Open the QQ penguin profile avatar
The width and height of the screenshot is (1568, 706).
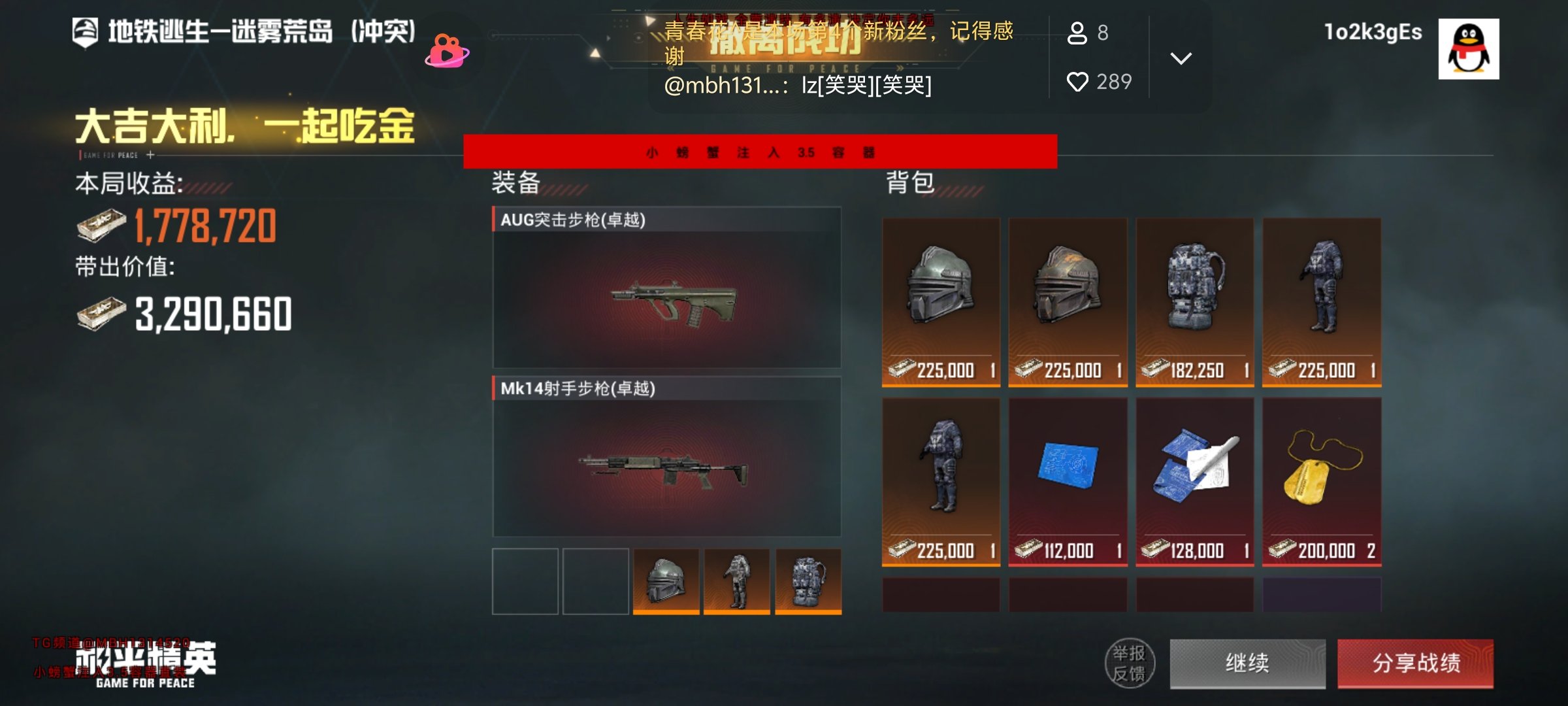(x=1468, y=49)
